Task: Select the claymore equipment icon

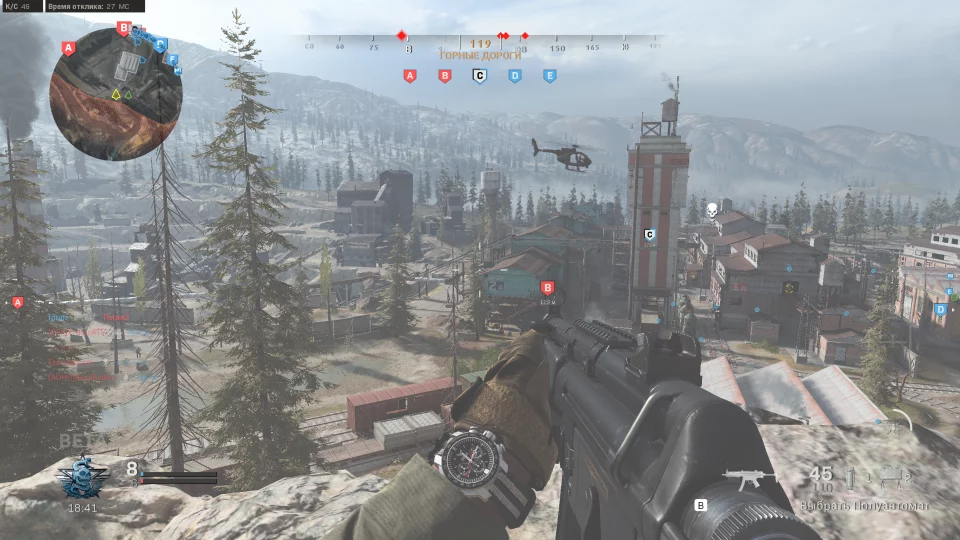Action: tap(891, 478)
